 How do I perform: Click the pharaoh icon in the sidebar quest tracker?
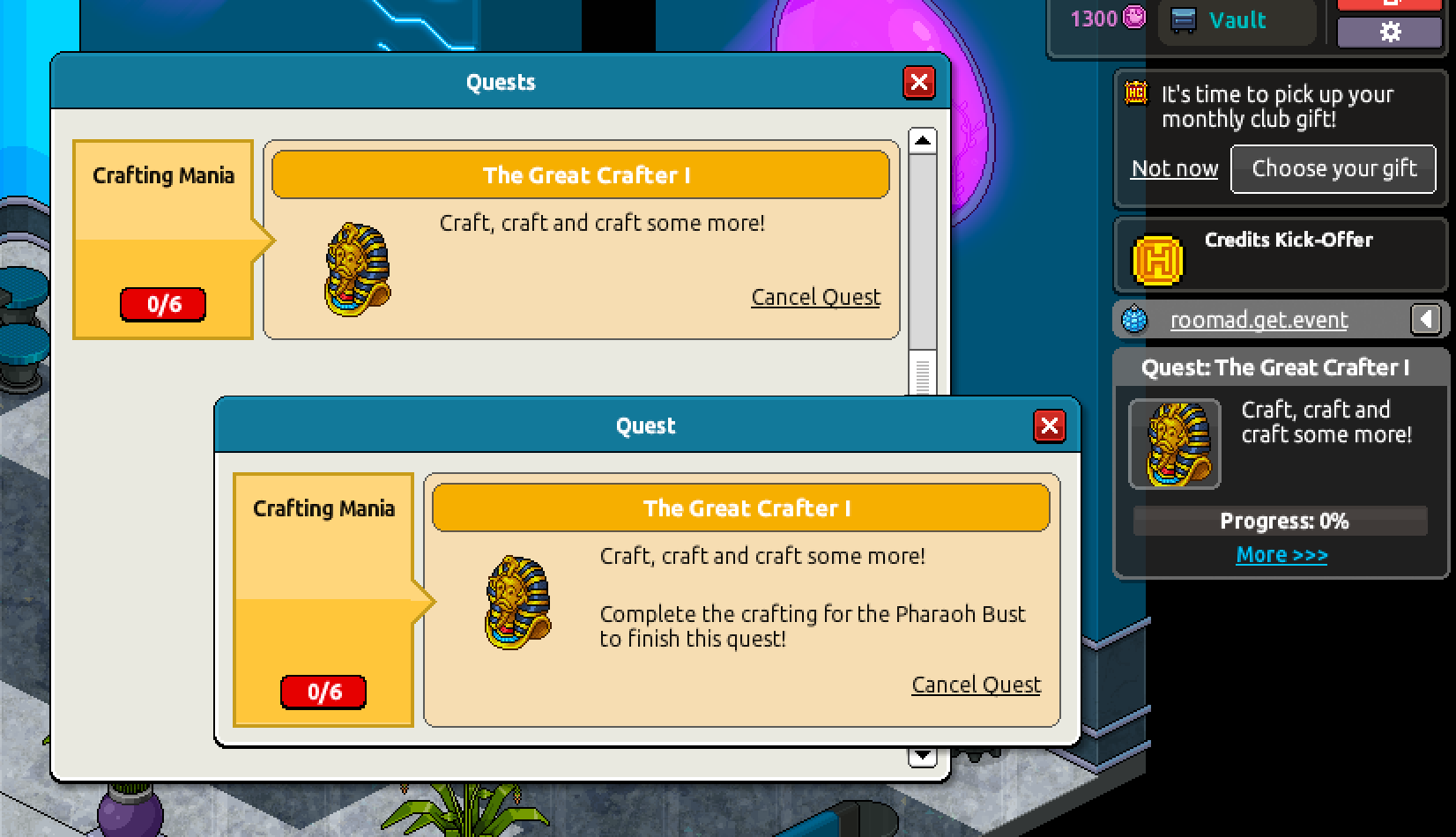[1173, 443]
